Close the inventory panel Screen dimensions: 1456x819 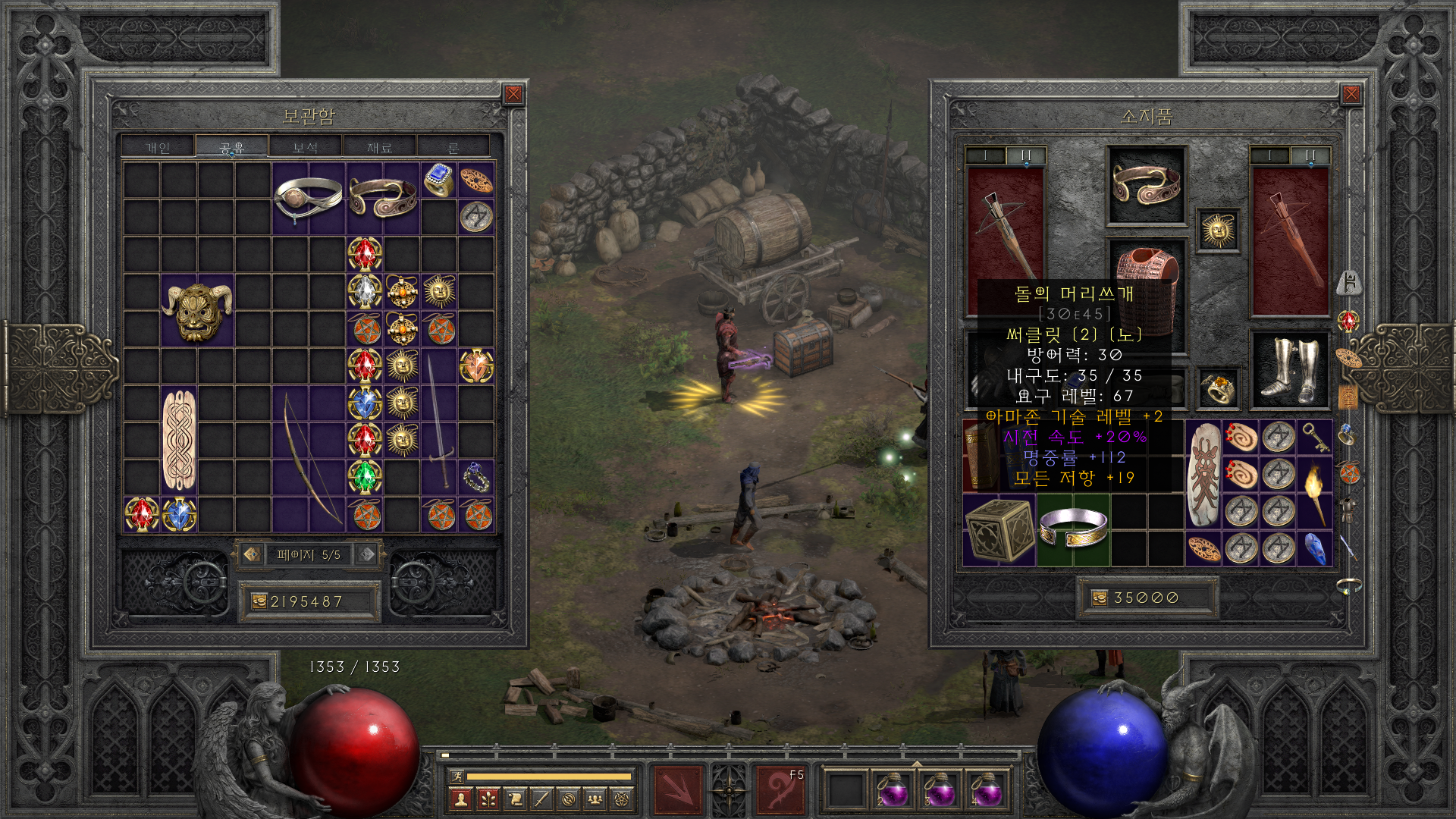pyautogui.click(x=1351, y=94)
